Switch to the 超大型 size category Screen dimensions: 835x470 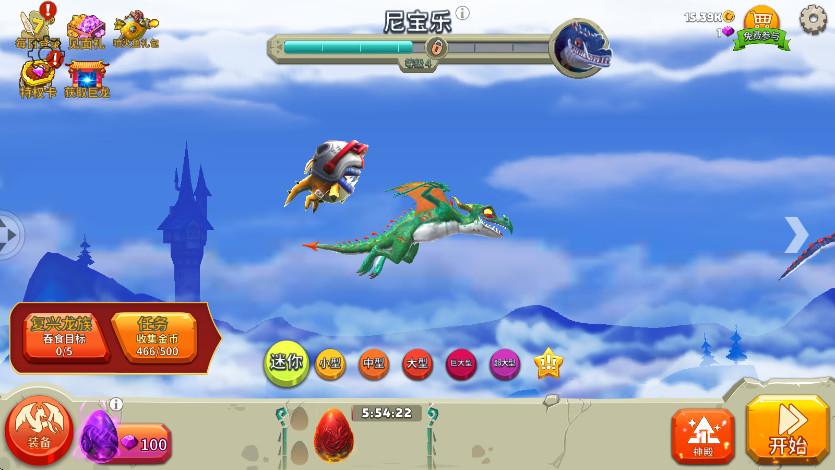pos(505,364)
